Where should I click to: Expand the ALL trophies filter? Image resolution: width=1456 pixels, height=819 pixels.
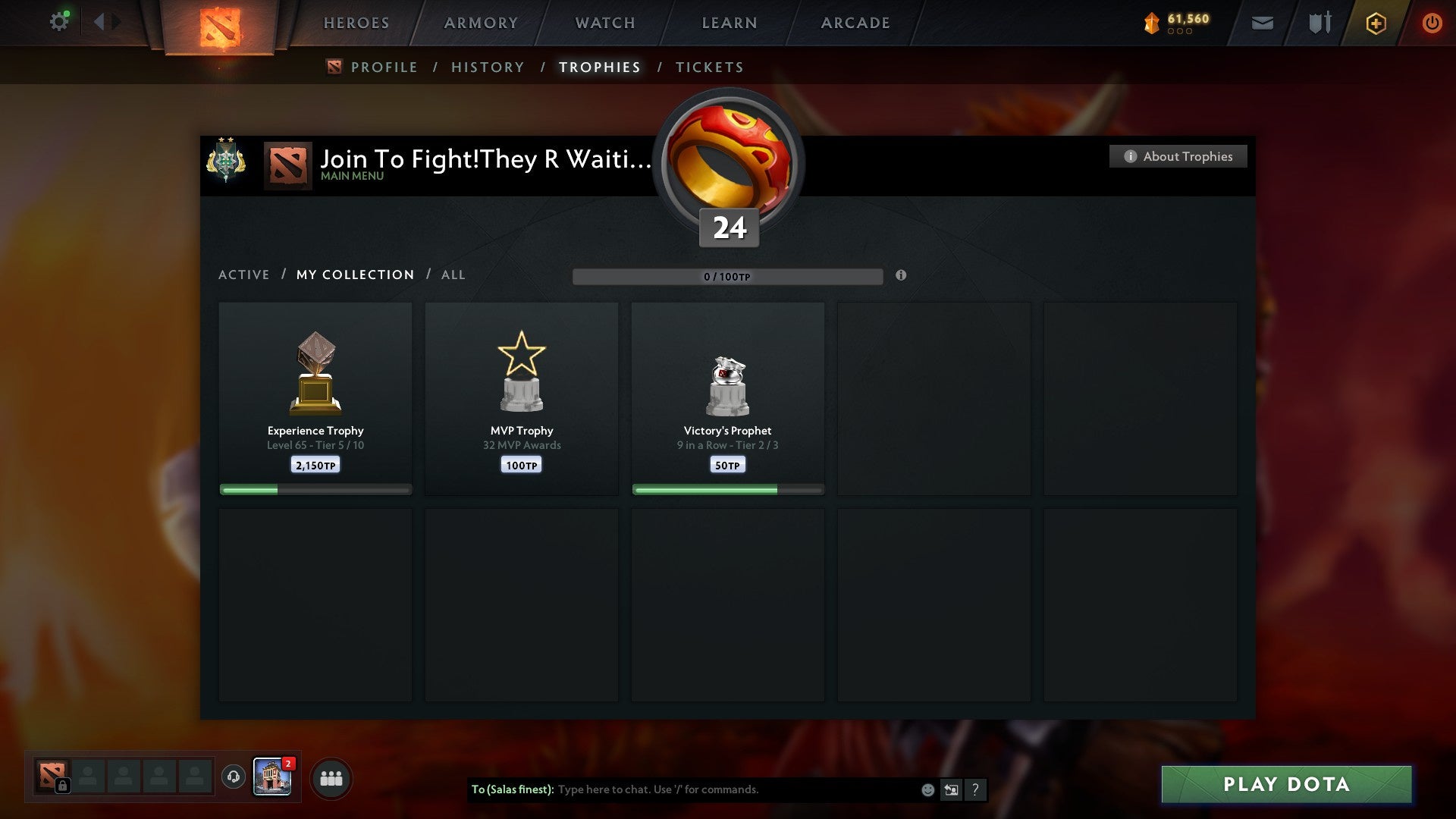[x=453, y=275]
